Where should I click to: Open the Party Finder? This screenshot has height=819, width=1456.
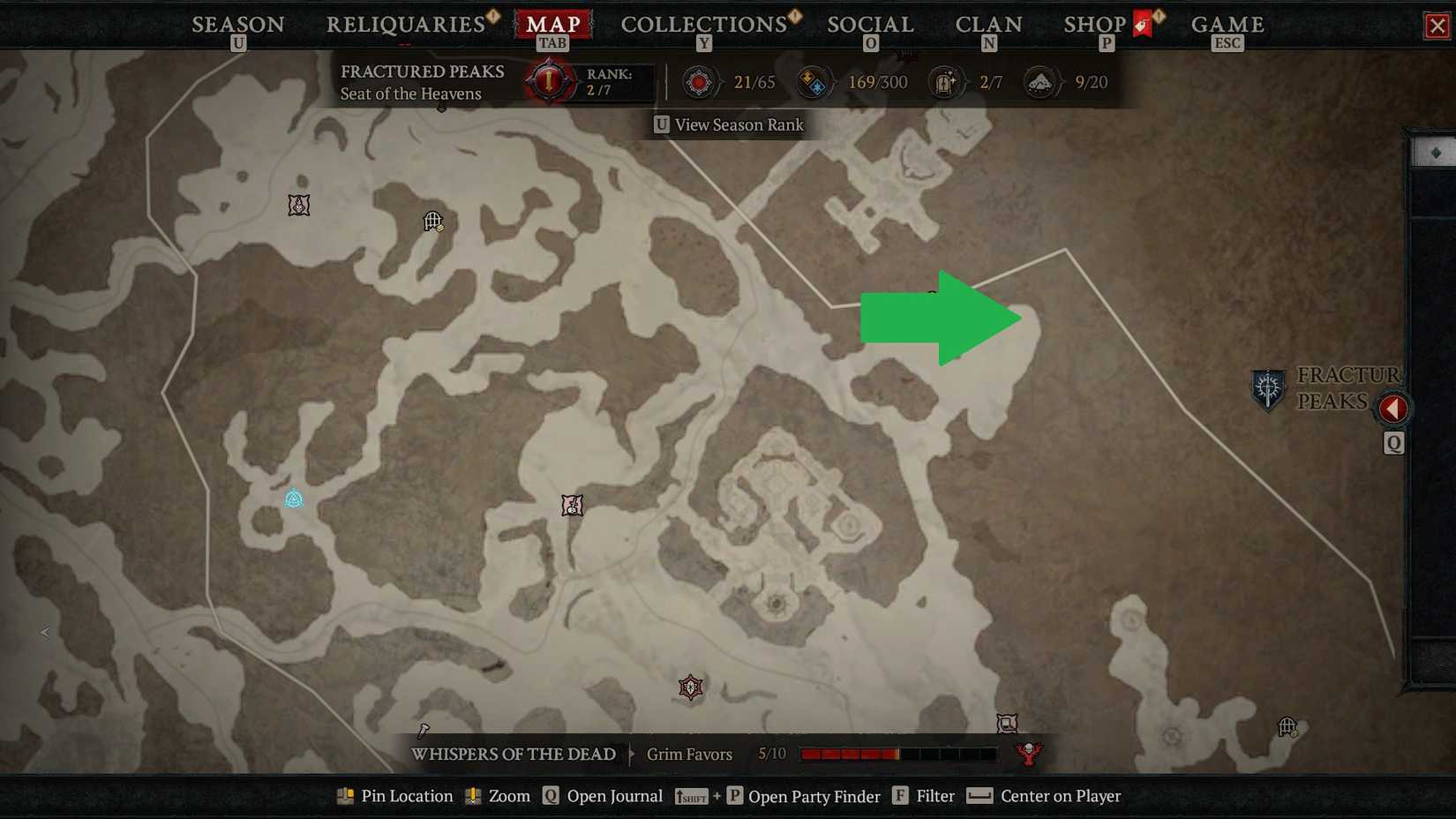coord(814,795)
